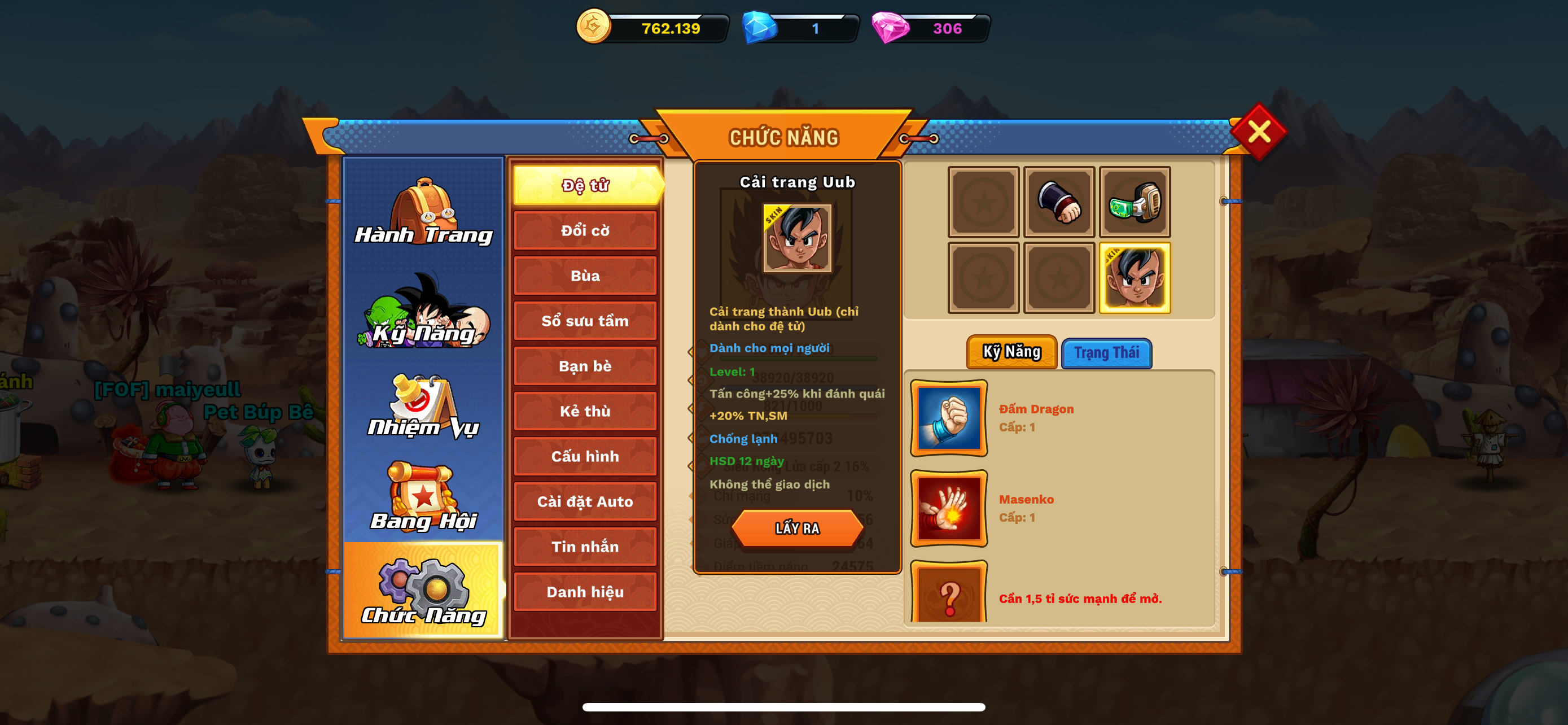Image resolution: width=1568 pixels, height=725 pixels.
Task: Open the Danh hiệu titles menu
Action: 585,592
